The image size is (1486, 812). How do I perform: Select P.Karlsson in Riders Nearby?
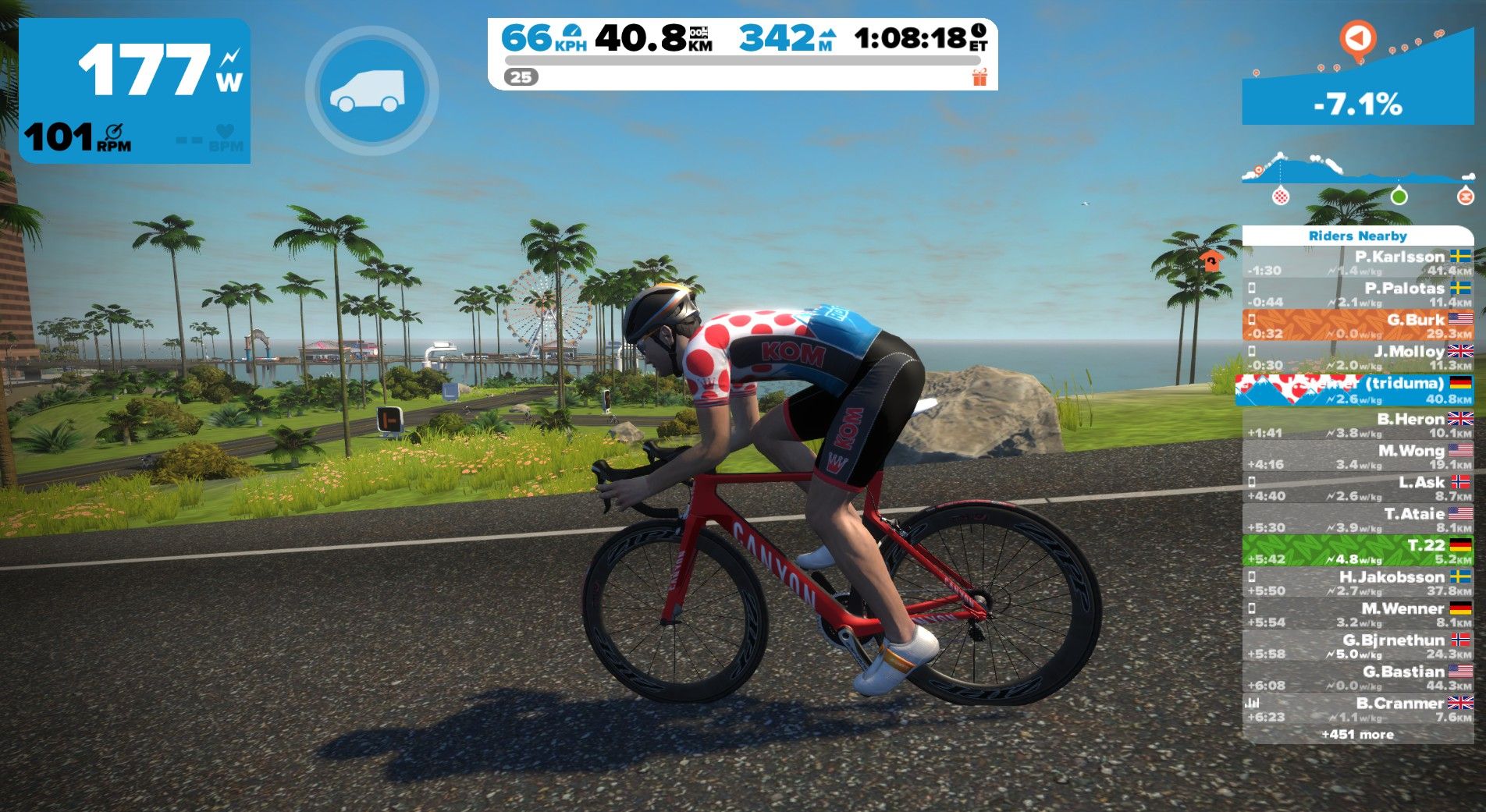click(1357, 263)
